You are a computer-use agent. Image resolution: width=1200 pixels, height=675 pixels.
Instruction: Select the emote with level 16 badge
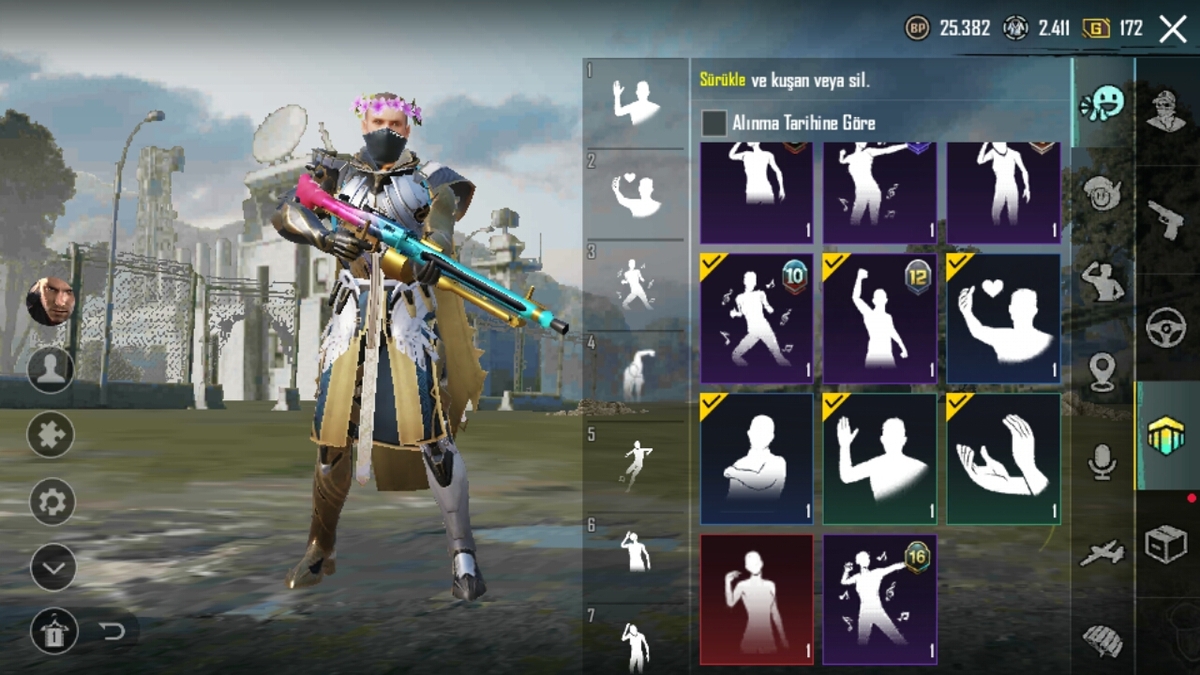(x=879, y=599)
